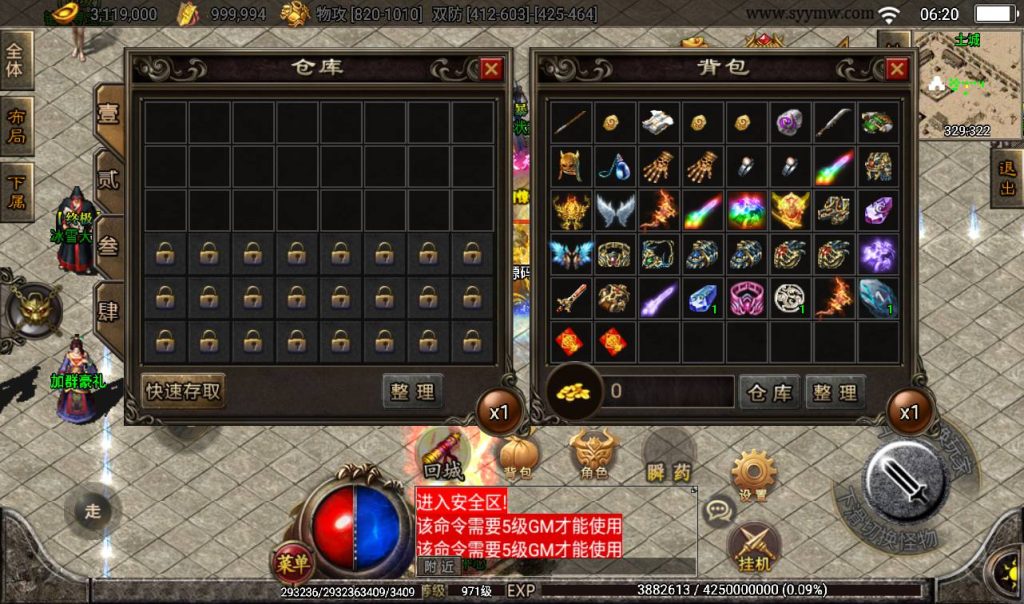Sort the backpack with its 整理 button
This screenshot has height=604, width=1024.
(x=835, y=392)
